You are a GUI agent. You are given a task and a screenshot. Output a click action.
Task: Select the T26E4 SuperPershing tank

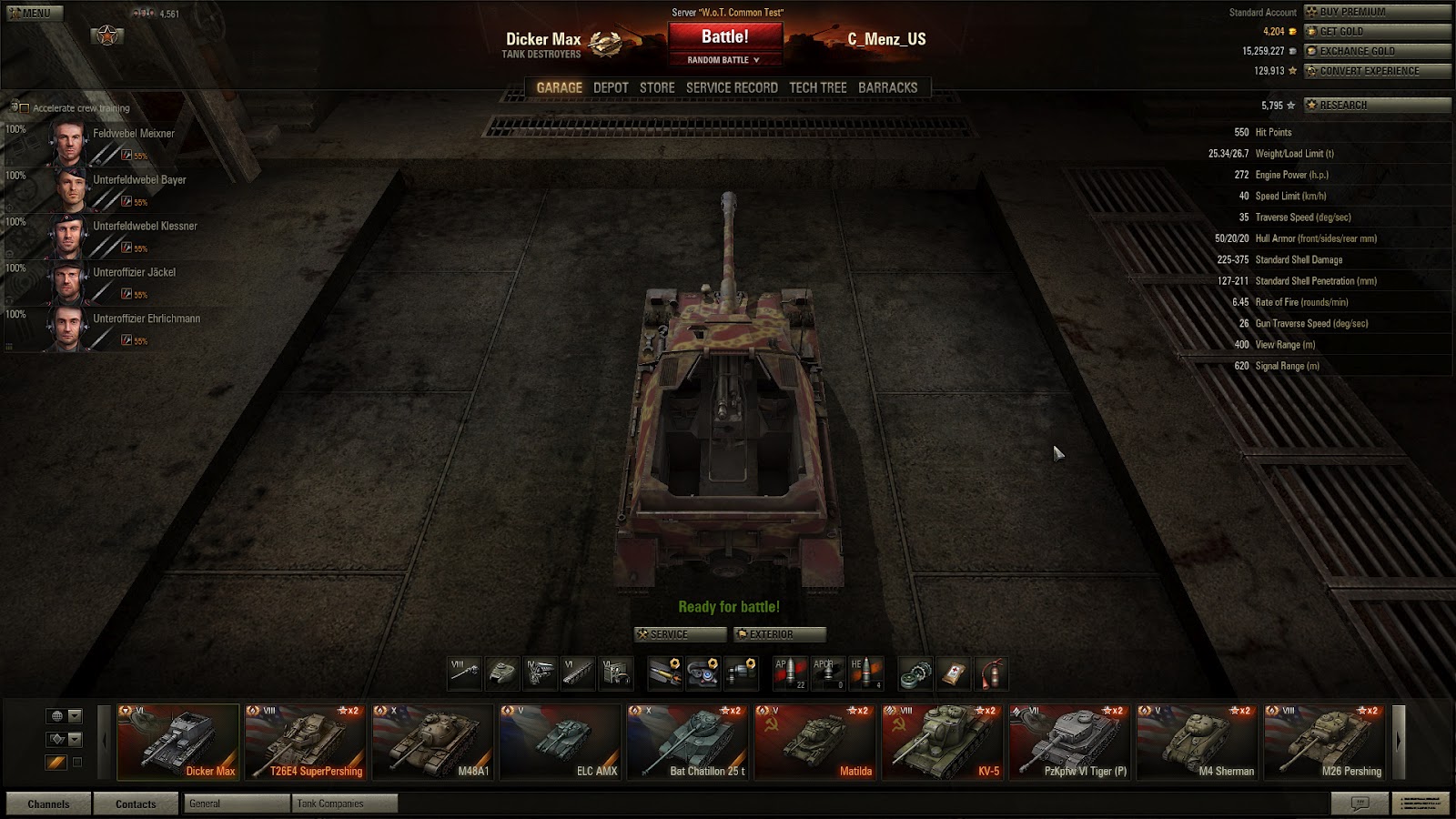(305, 742)
